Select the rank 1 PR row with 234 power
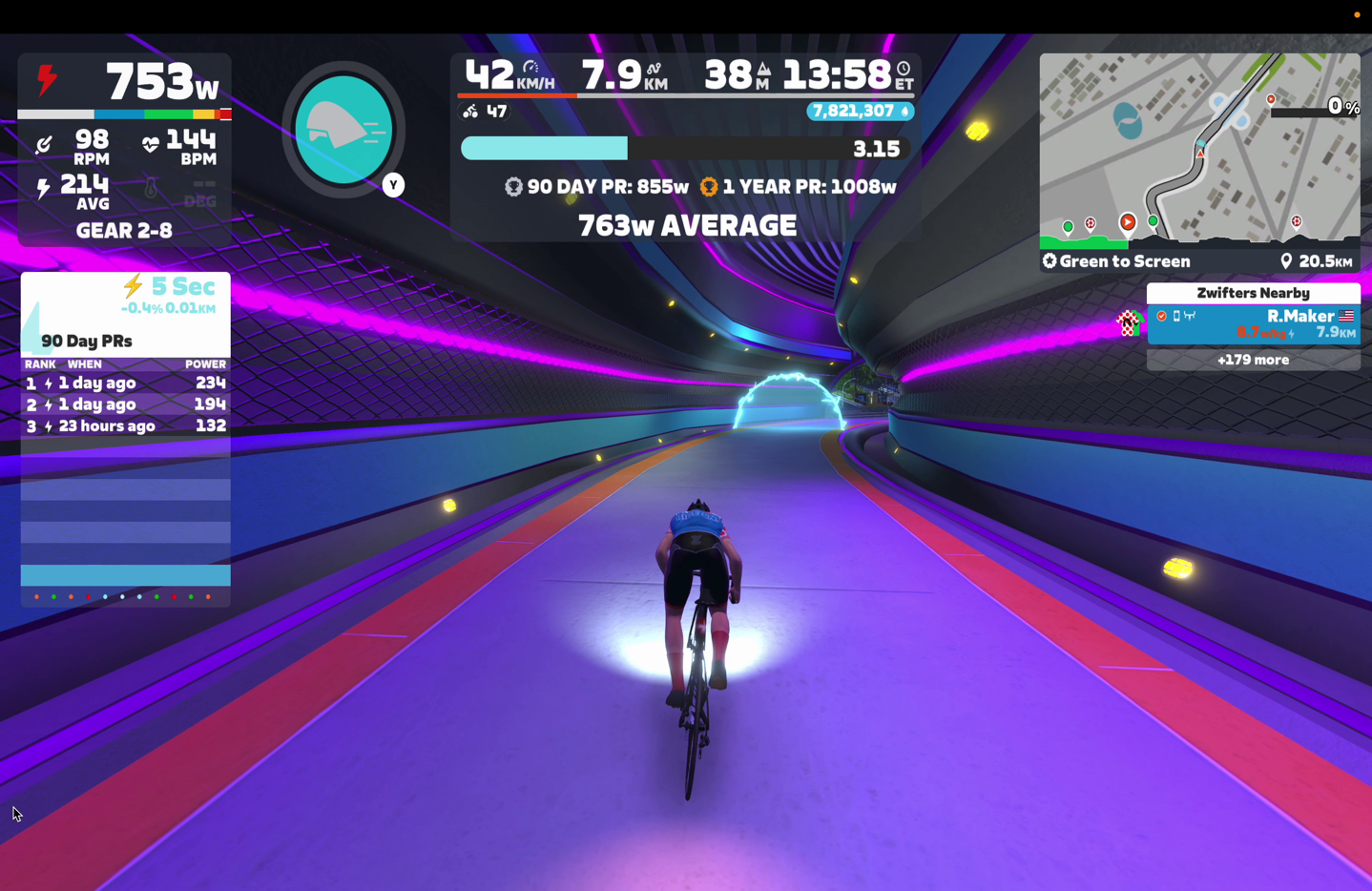Screen dimensions: 1372x891 point(125,383)
